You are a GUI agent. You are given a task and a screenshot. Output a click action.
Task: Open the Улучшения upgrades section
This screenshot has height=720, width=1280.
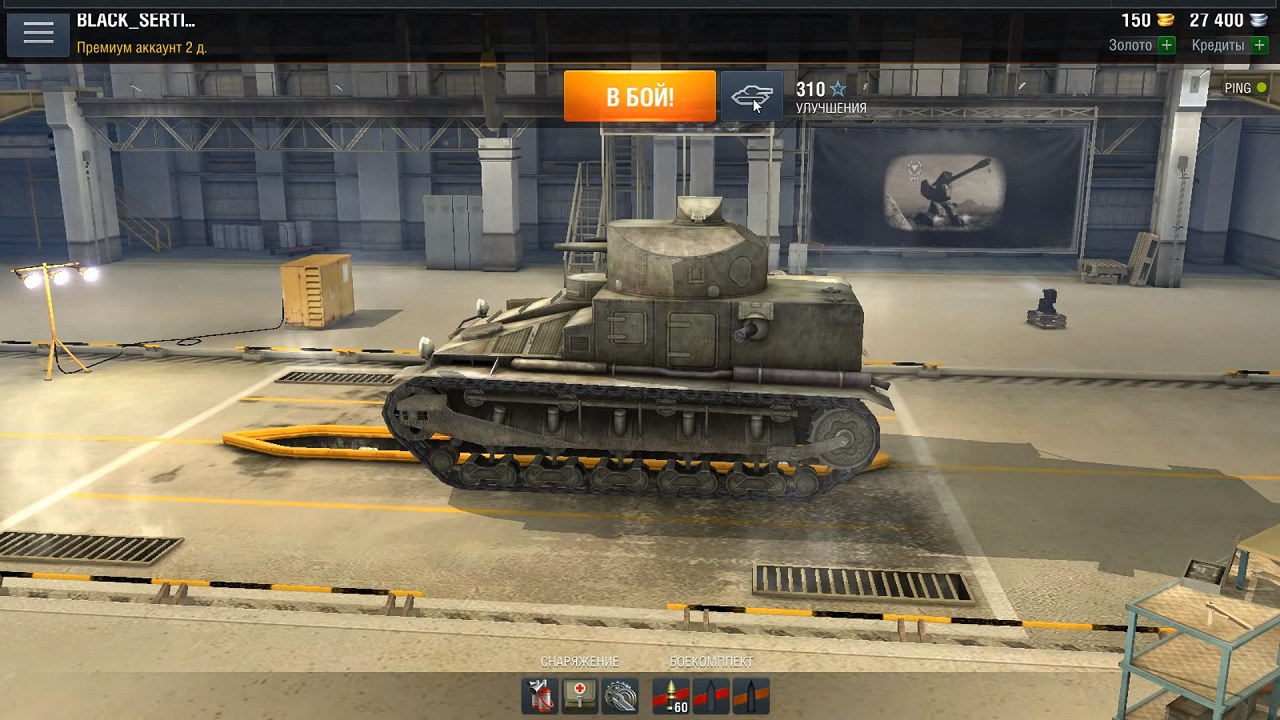[830, 97]
